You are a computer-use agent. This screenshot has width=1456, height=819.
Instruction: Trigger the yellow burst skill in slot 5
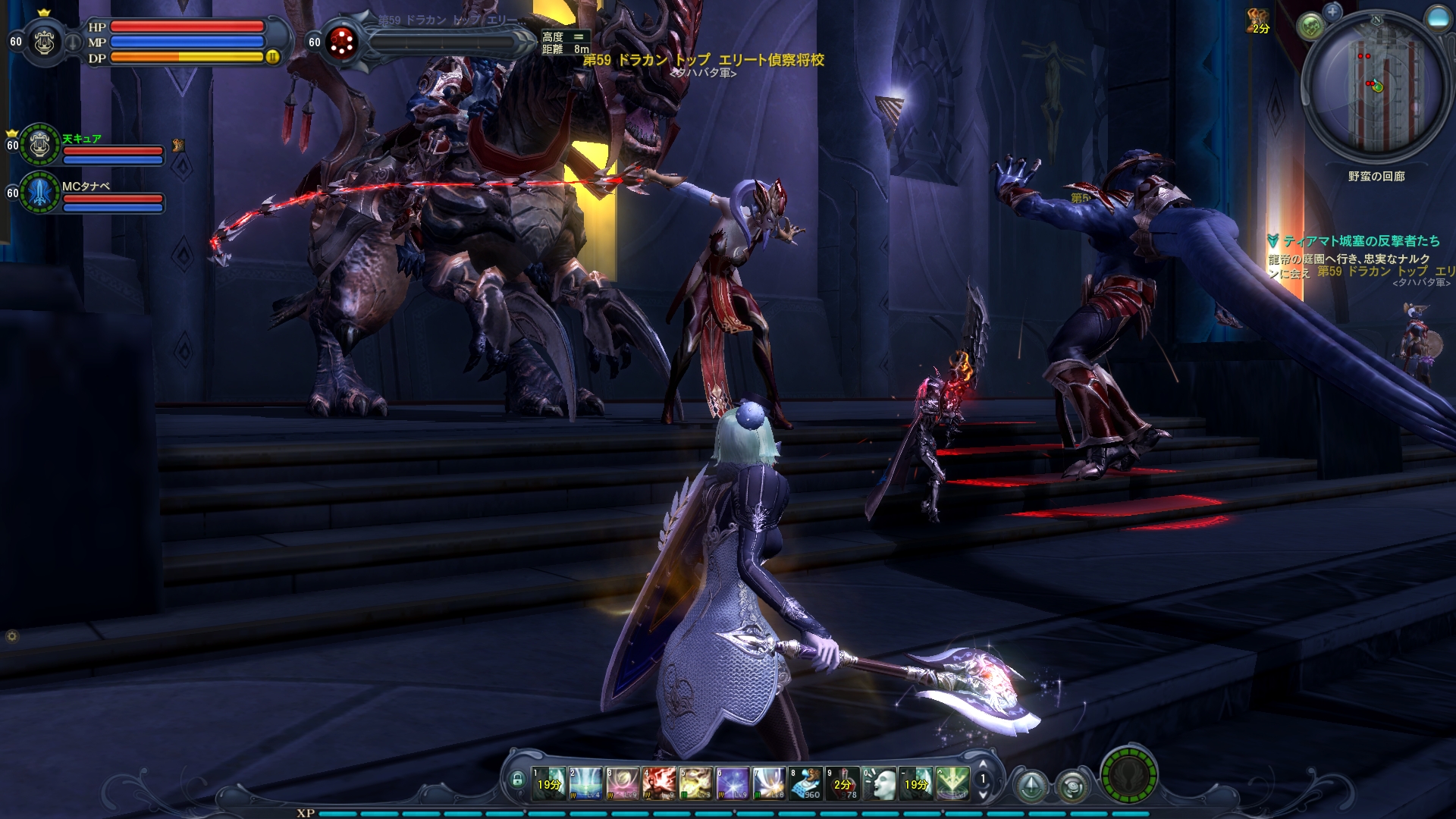(695, 783)
